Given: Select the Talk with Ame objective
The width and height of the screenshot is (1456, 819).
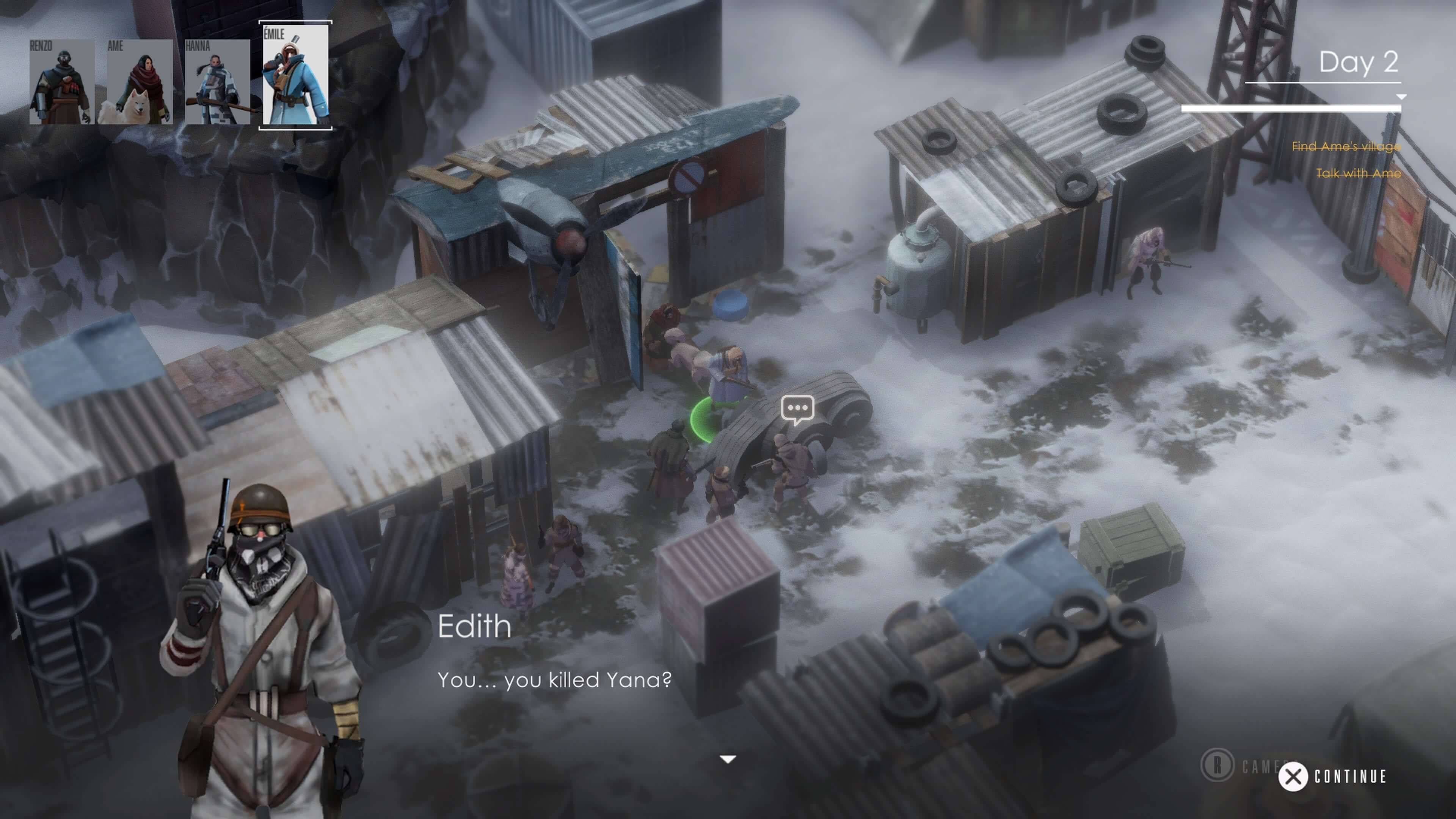Looking at the screenshot, I should (1358, 173).
